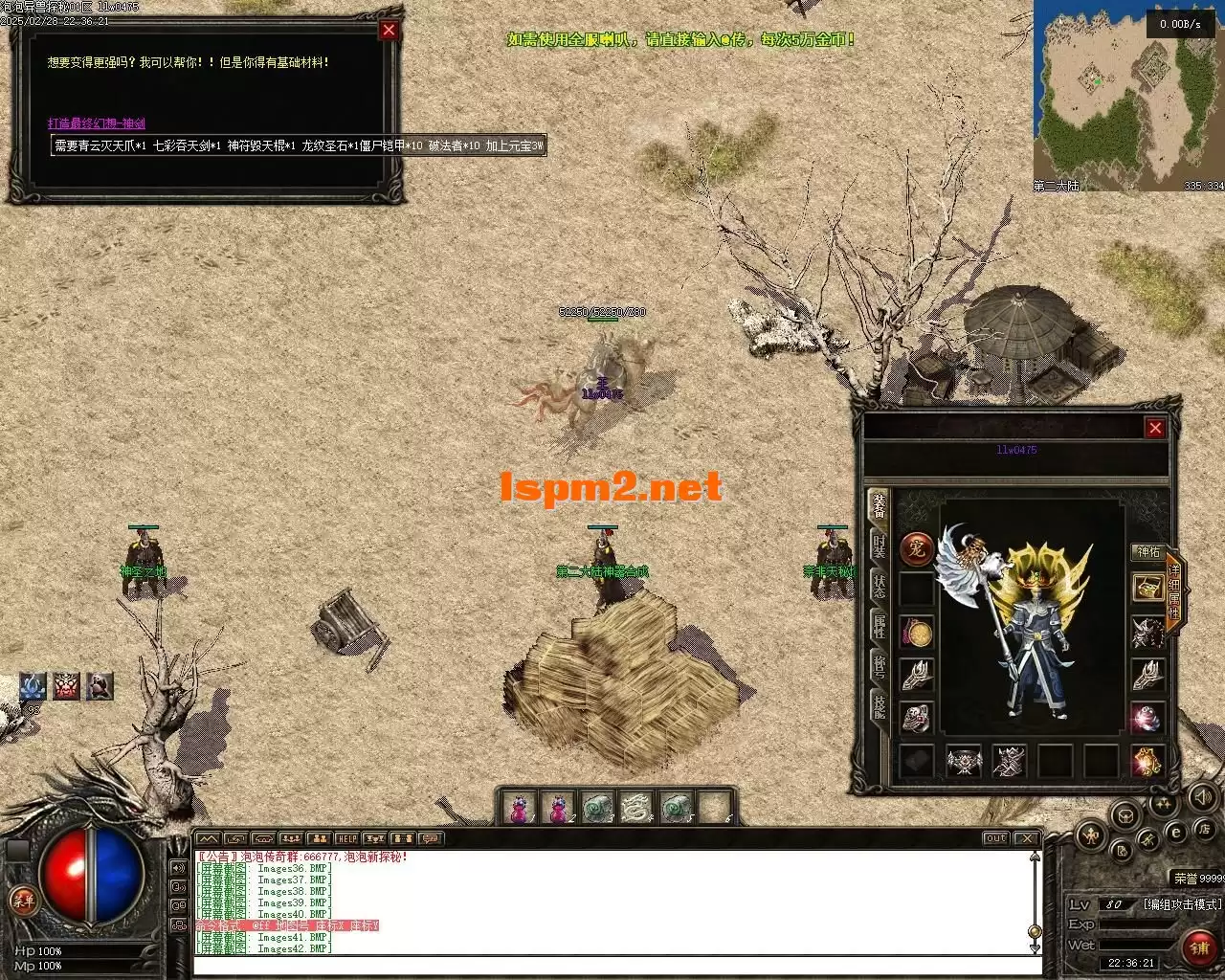Choose the 打造最终幻想-神剑 dialogue link
This screenshot has width=1225, height=980.
[97, 123]
